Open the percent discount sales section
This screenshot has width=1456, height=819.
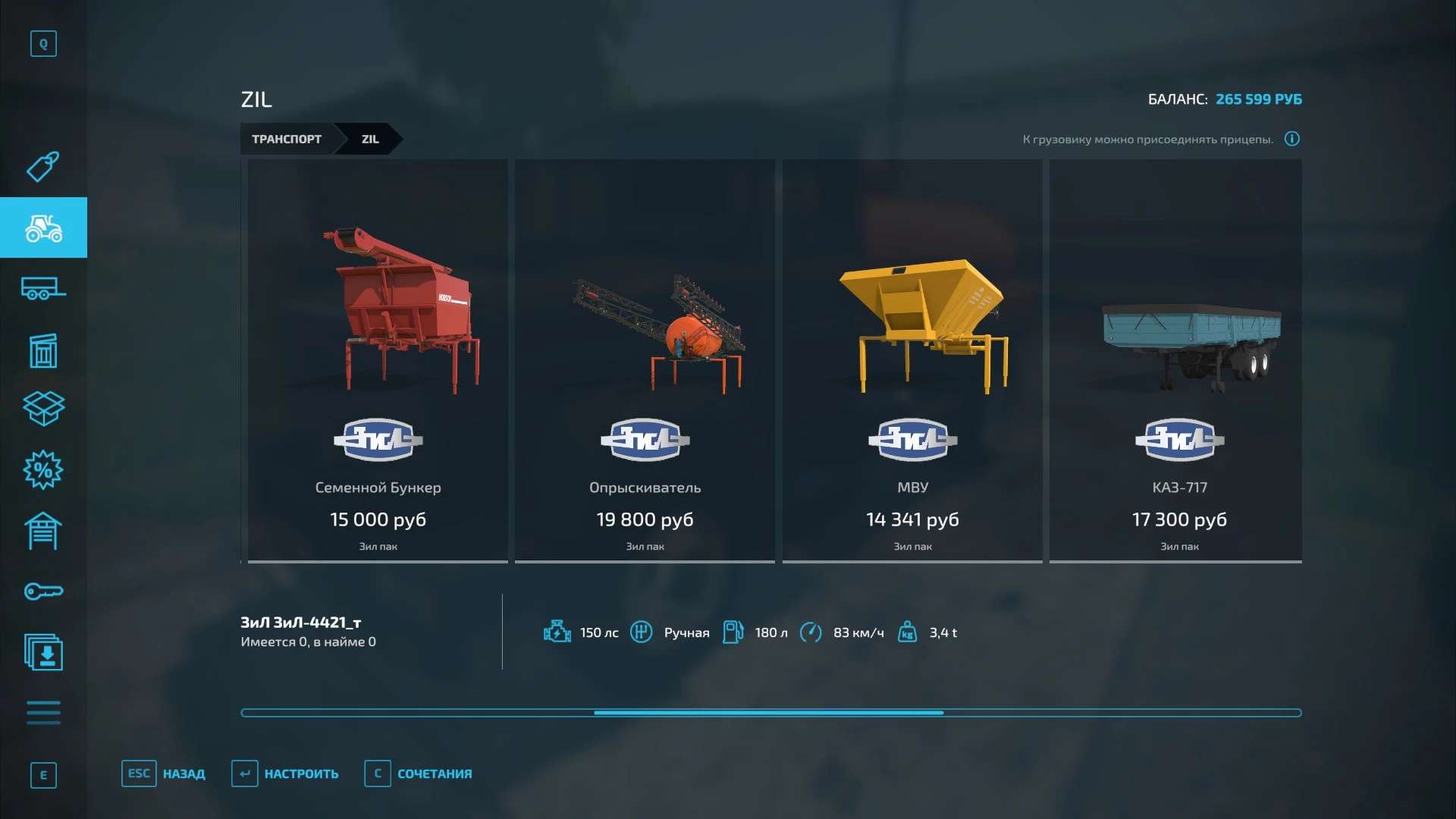[x=43, y=470]
